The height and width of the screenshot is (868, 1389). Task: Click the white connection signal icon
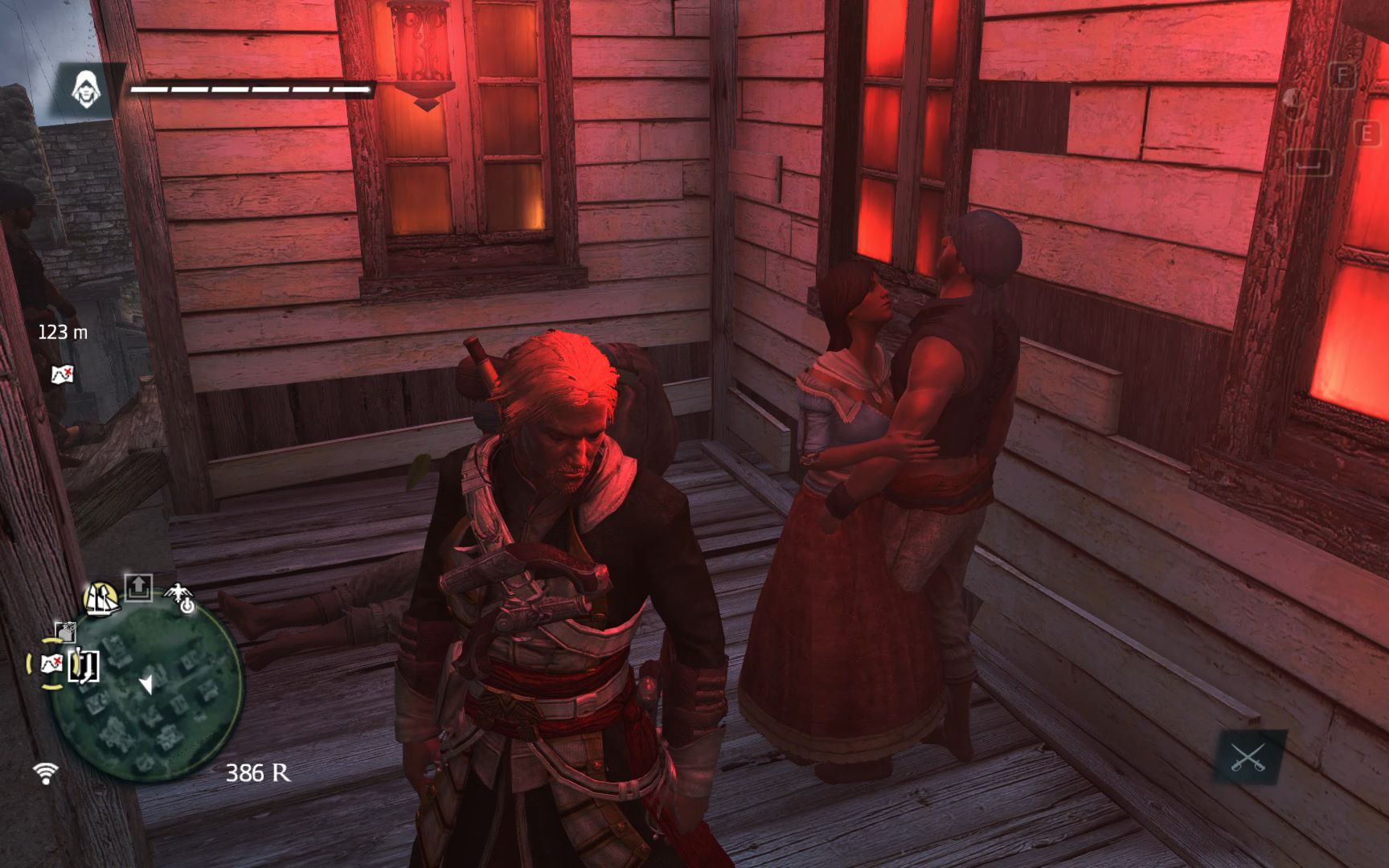tap(46, 773)
